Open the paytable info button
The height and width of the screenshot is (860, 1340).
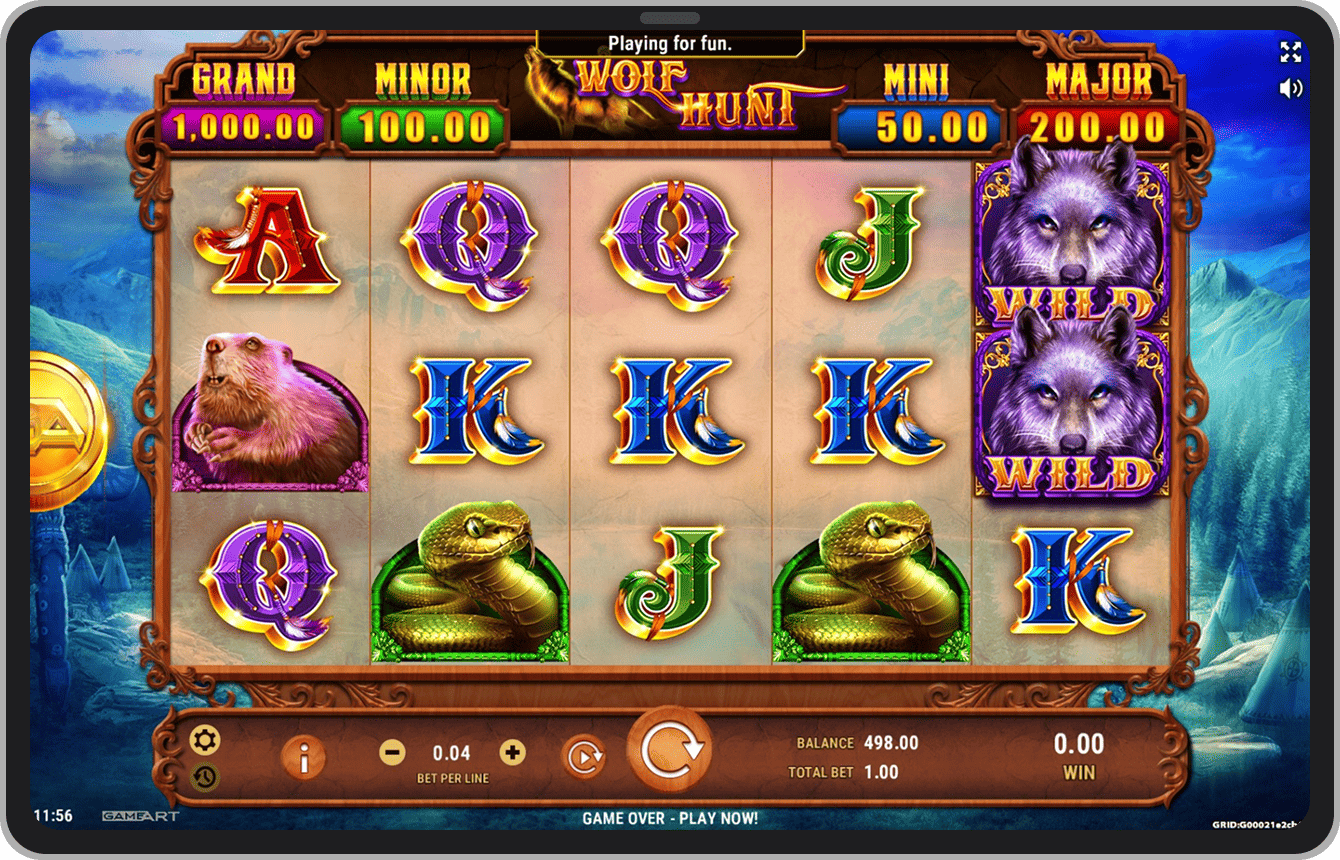coord(304,758)
